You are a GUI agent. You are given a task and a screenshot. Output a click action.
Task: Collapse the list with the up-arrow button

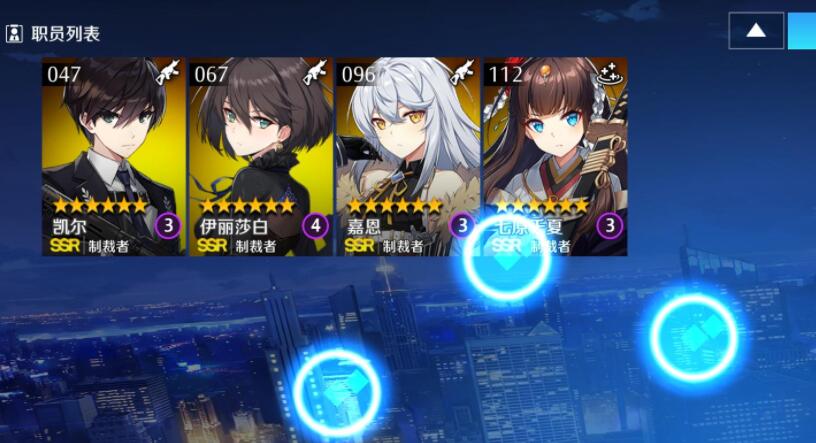(756, 30)
